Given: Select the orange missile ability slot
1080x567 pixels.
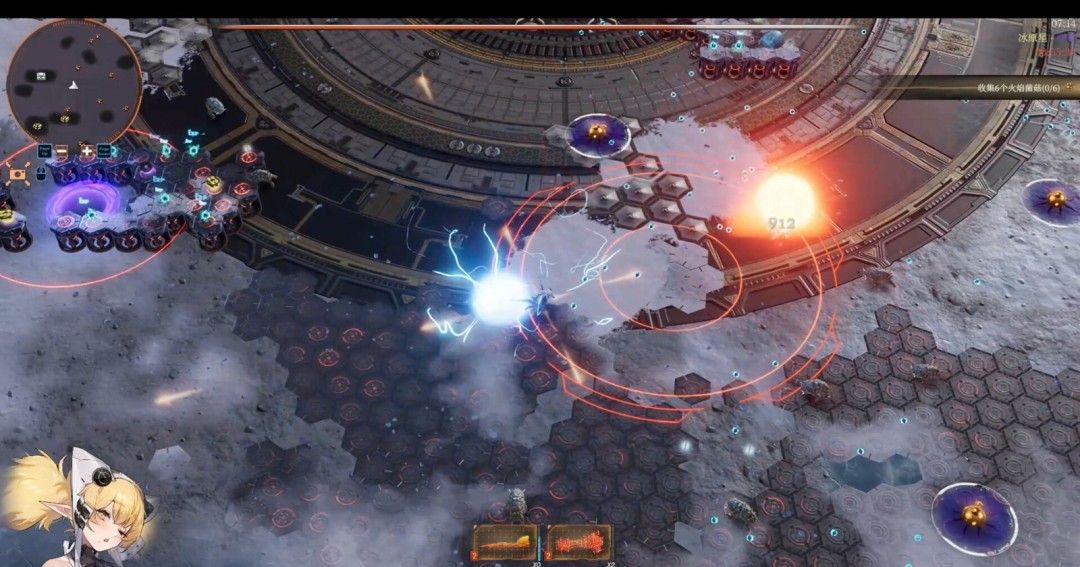Looking at the screenshot, I should pos(505,543).
